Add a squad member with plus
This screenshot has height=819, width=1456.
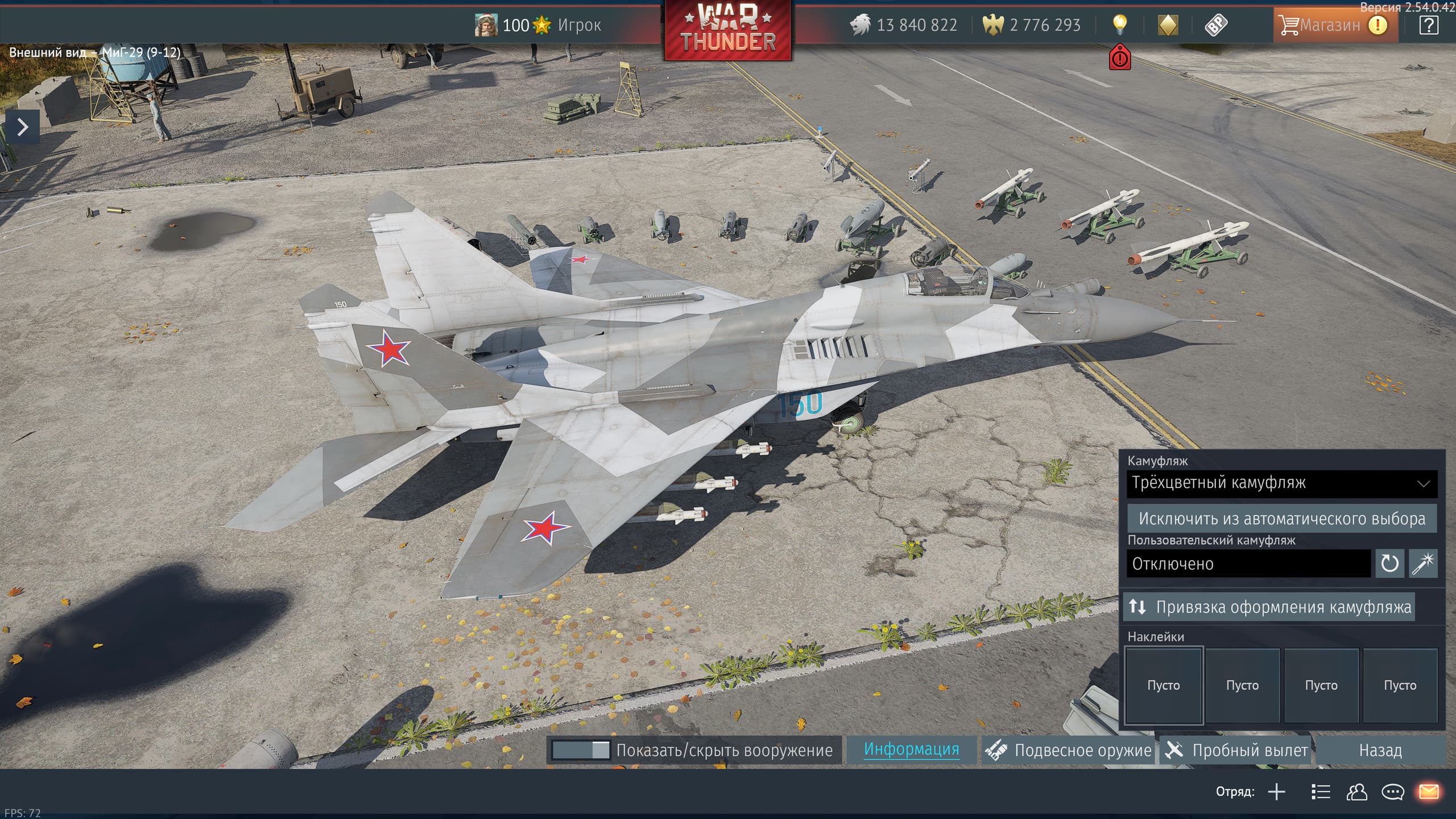point(1276,792)
